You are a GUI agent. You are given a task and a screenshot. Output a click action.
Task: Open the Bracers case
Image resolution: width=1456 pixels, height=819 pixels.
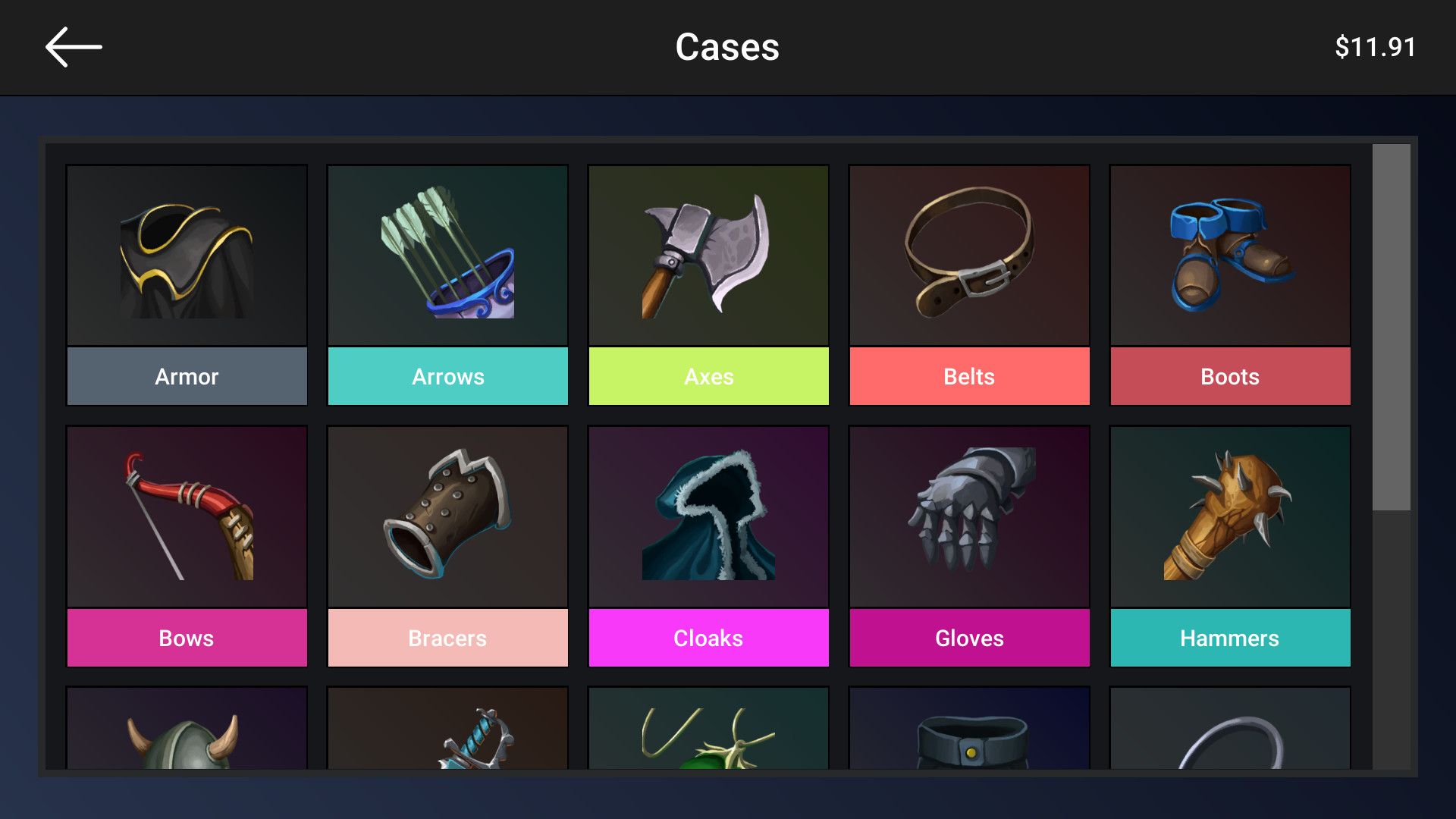[x=447, y=516]
